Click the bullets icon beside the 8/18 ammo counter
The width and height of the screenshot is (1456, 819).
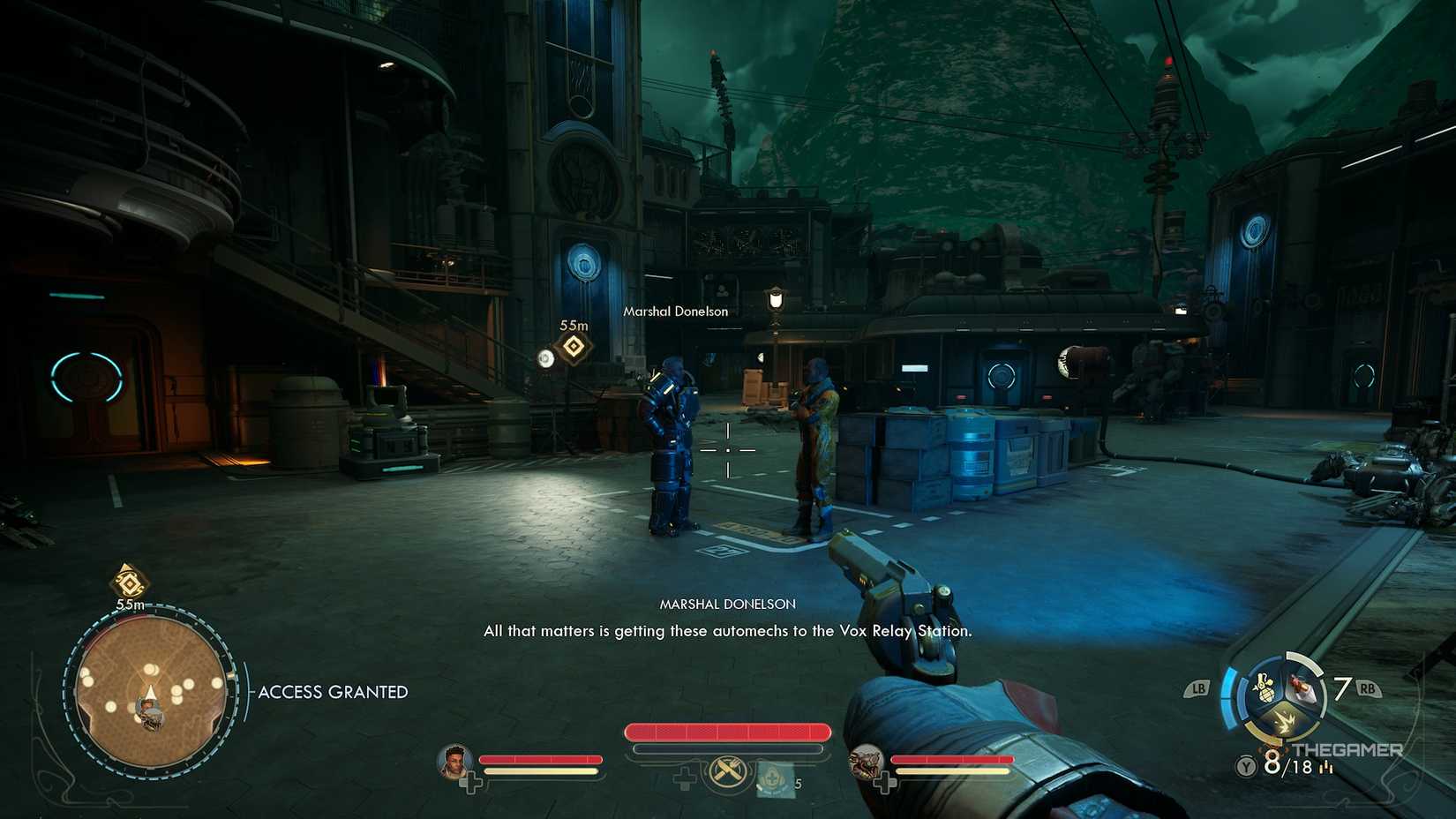[x=1325, y=767]
